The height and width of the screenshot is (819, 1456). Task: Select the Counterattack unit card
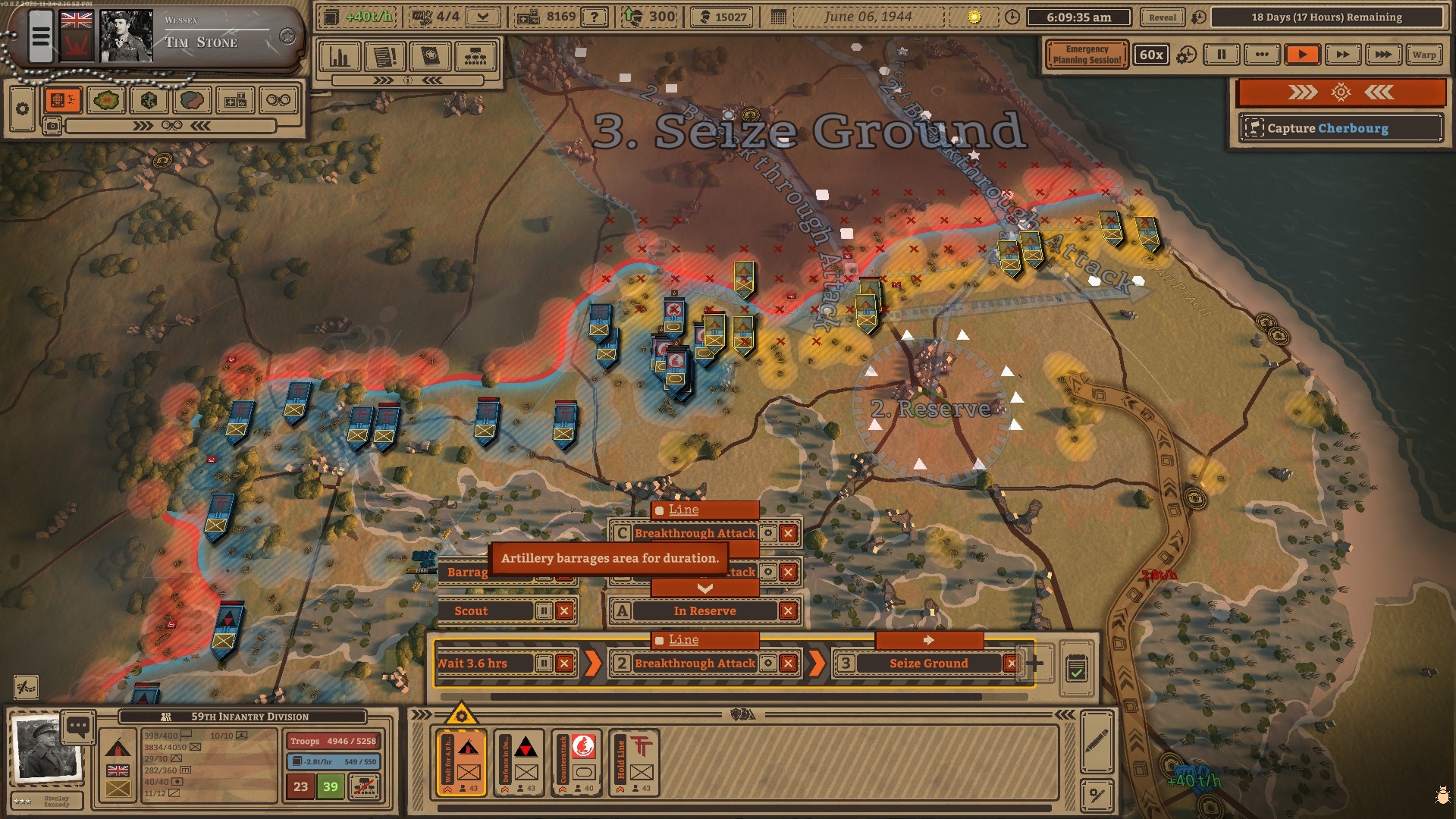577,762
